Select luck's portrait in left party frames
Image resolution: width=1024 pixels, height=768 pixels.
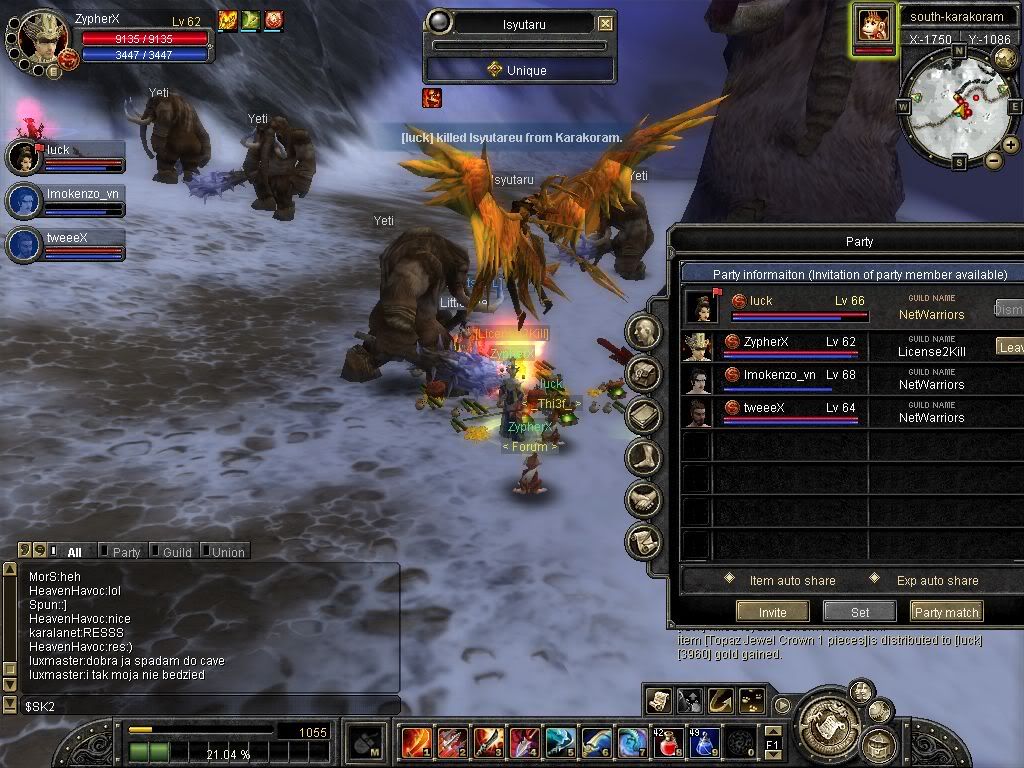[x=24, y=158]
